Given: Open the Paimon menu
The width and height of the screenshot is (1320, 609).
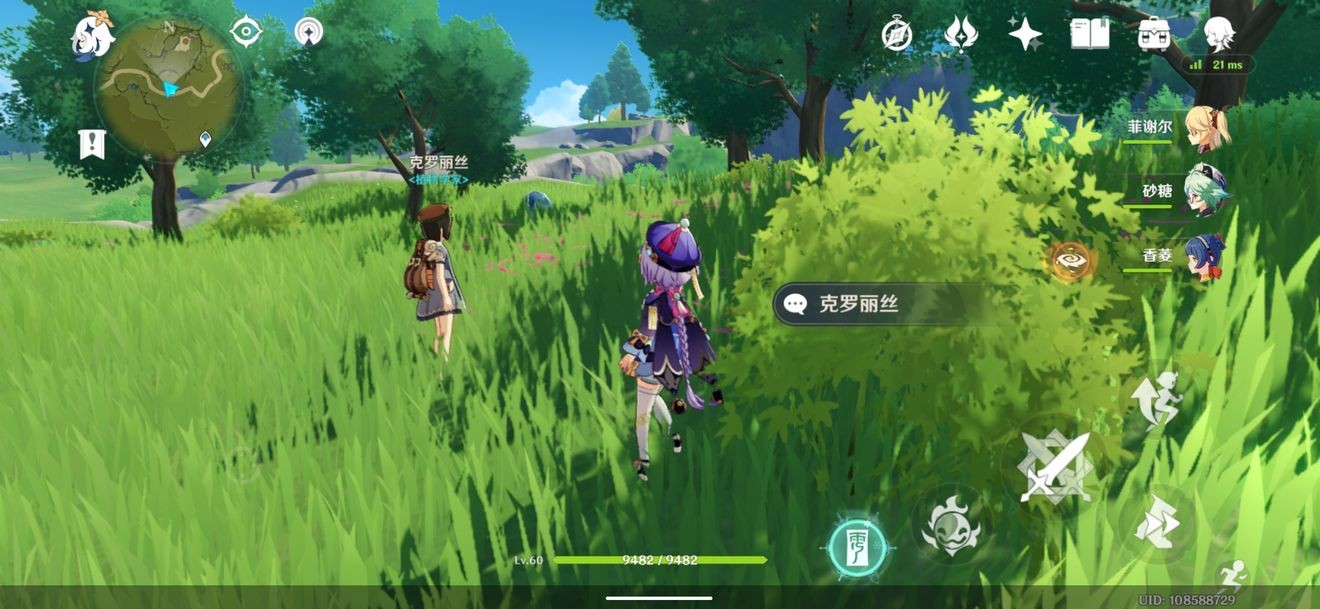Looking at the screenshot, I should [x=92, y=36].
